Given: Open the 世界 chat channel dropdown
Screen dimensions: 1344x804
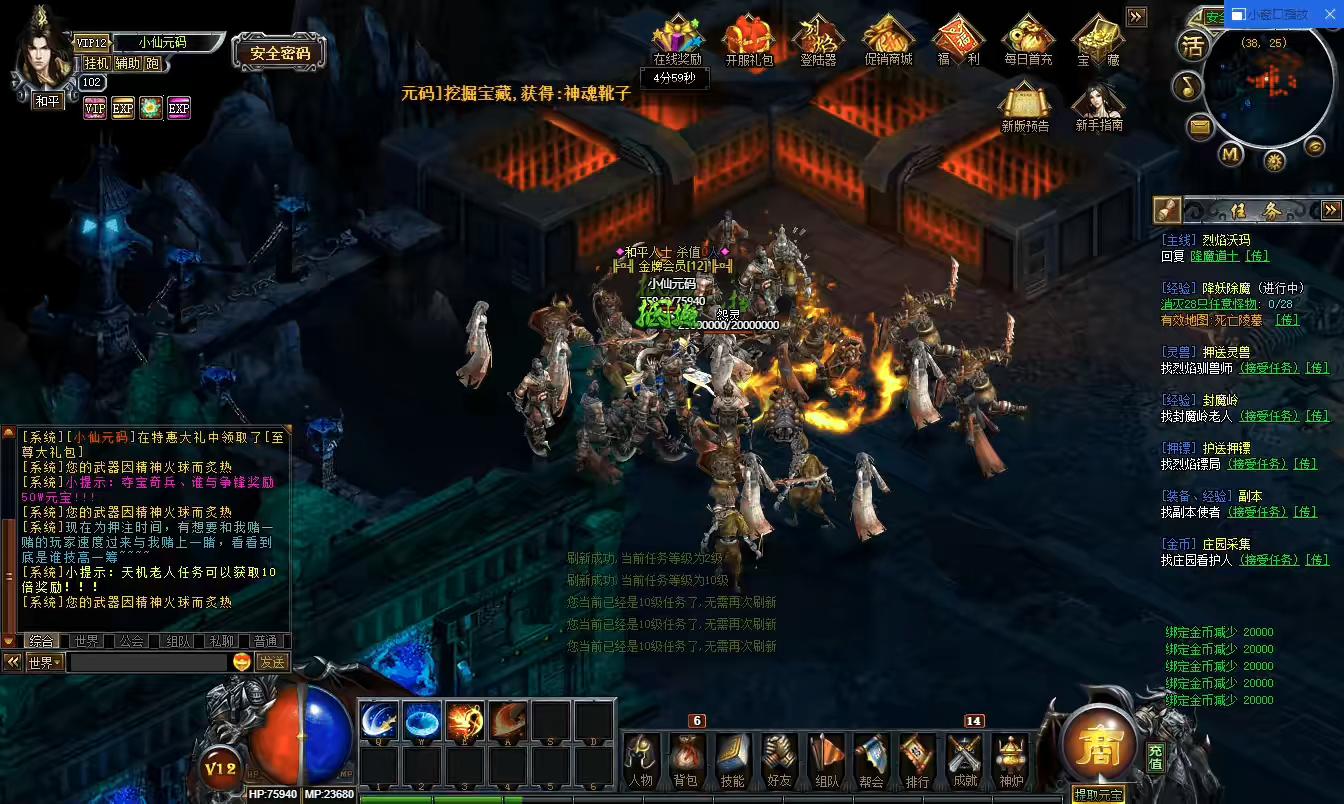Looking at the screenshot, I should pos(42,662).
